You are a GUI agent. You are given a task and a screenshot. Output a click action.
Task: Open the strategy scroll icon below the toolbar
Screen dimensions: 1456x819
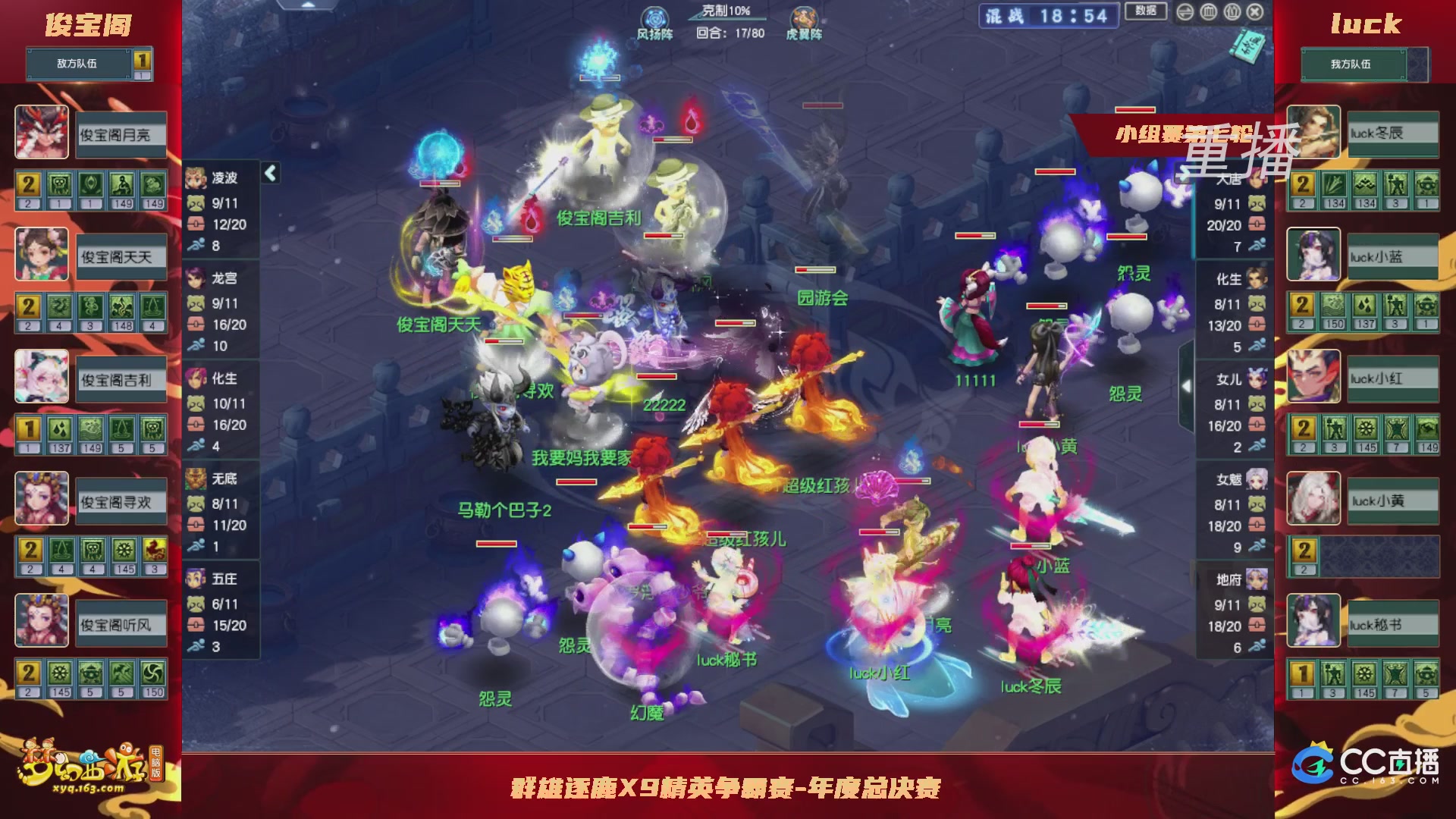1250,45
